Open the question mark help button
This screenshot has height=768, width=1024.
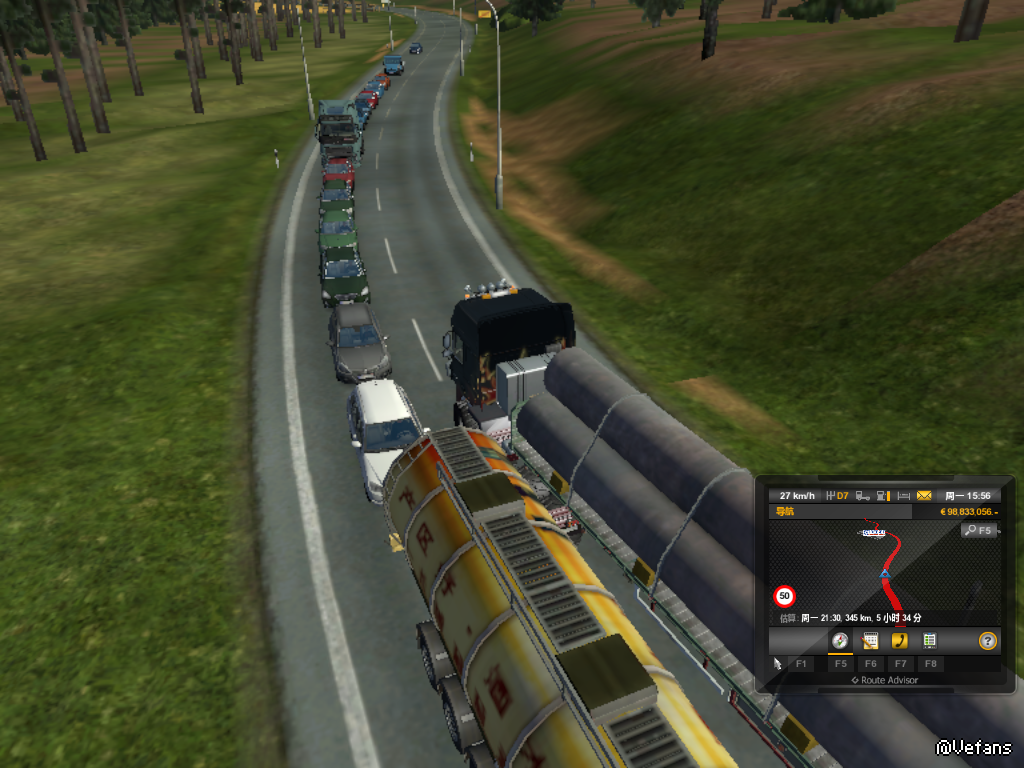point(988,641)
